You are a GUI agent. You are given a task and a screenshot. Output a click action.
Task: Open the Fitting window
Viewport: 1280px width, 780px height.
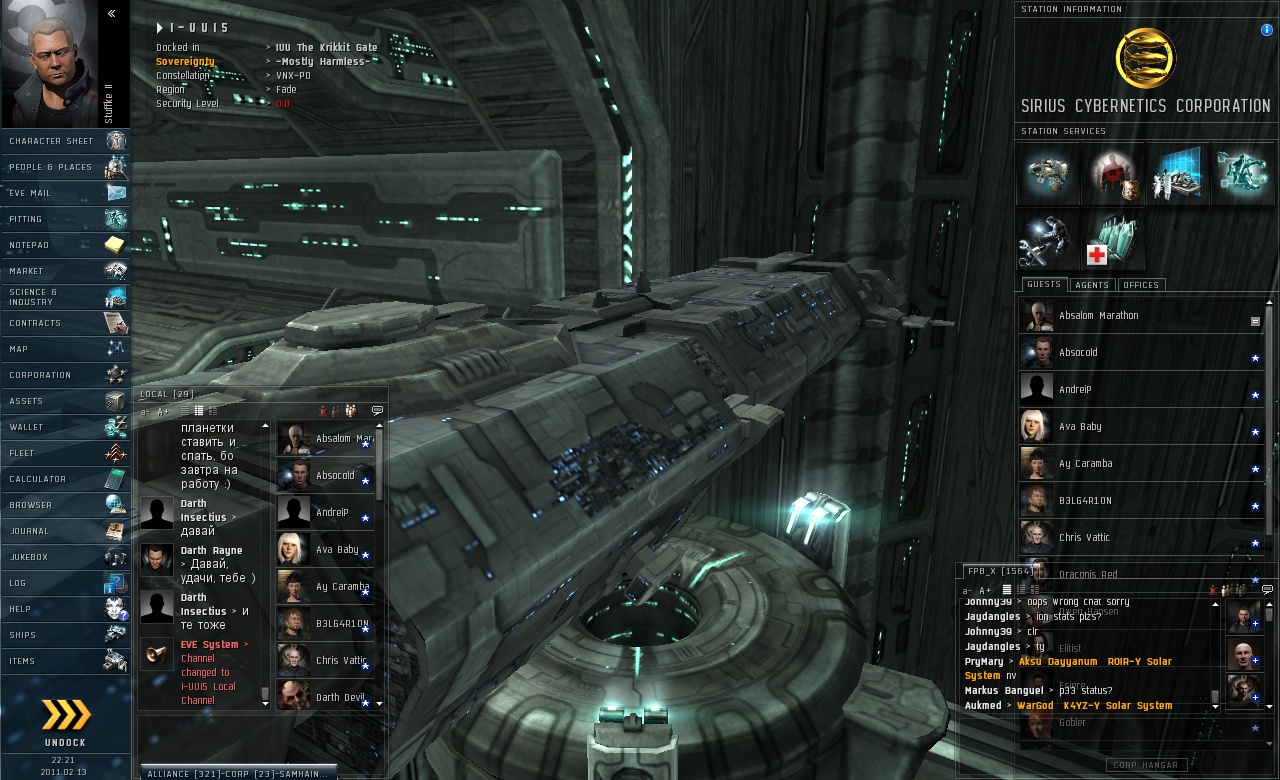65,219
